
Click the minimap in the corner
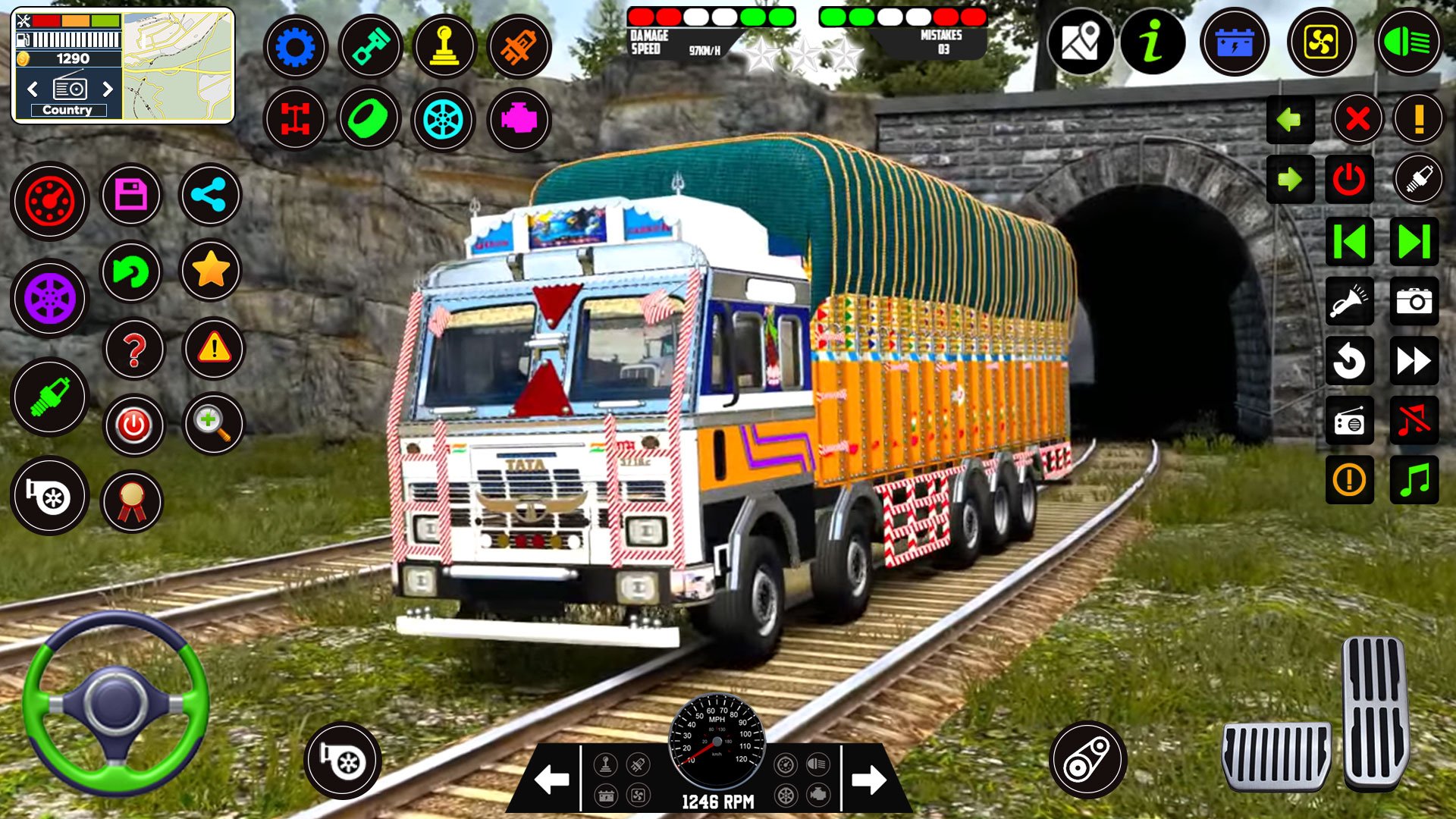tap(178, 65)
